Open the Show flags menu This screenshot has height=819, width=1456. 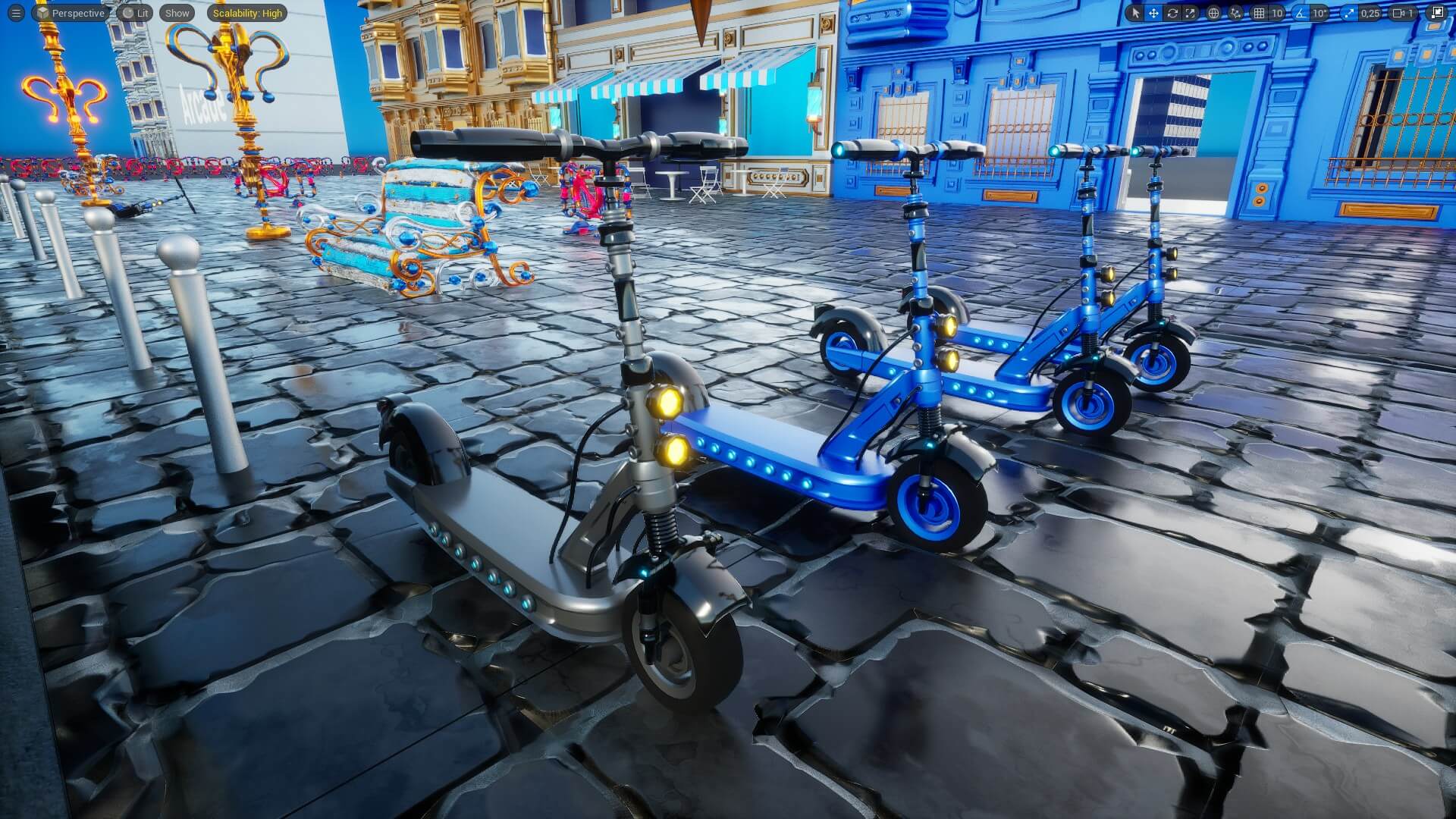pos(176,13)
